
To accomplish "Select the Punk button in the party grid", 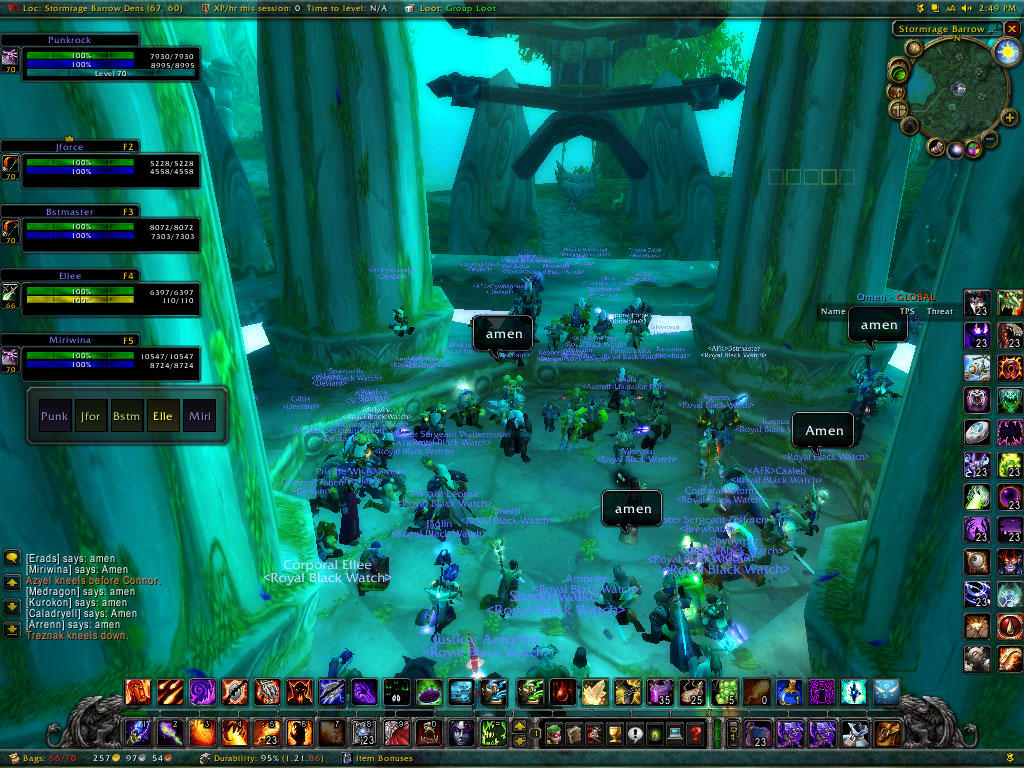I will [55, 415].
